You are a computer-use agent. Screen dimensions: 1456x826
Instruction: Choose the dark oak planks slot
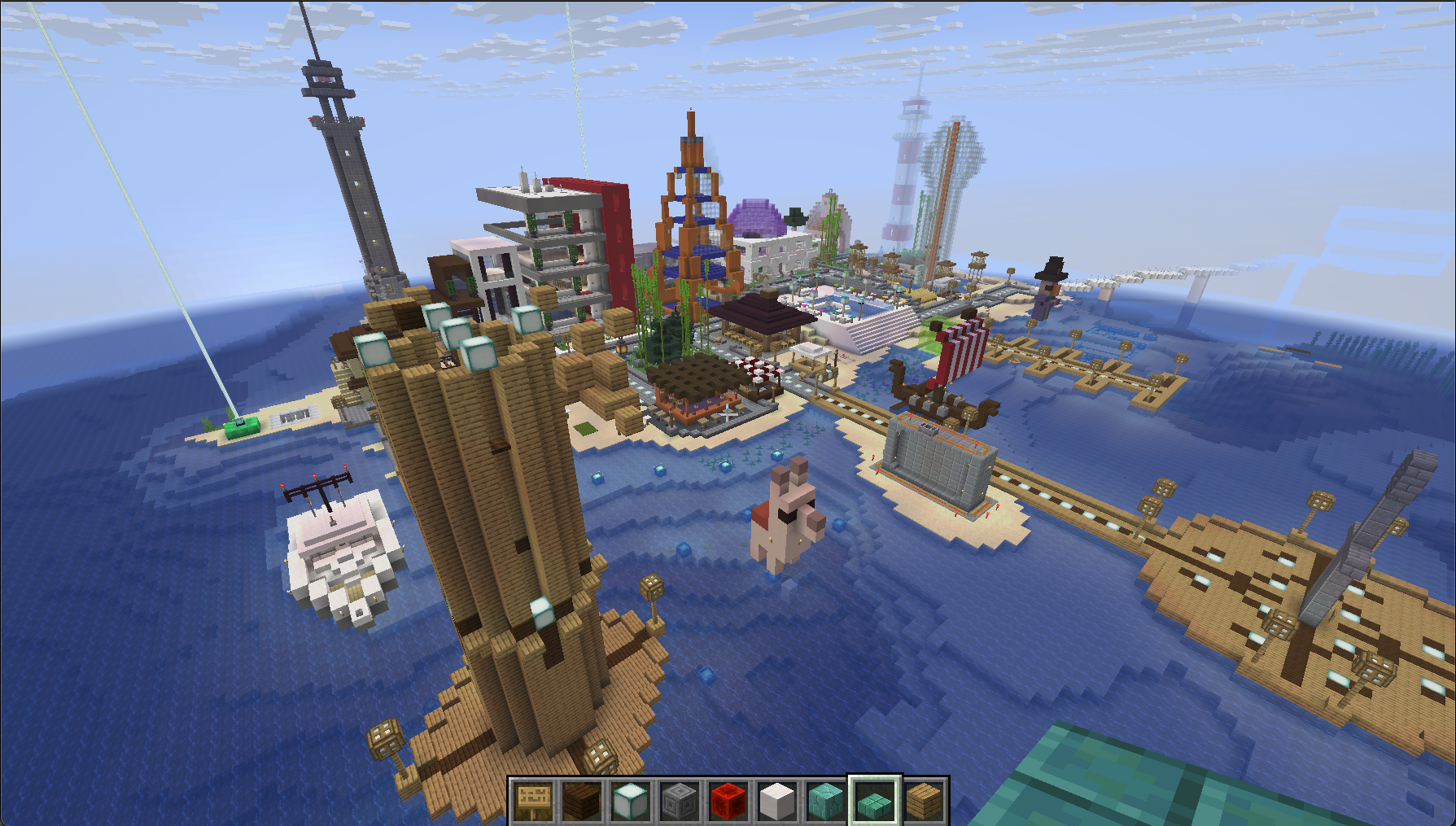[x=583, y=801]
